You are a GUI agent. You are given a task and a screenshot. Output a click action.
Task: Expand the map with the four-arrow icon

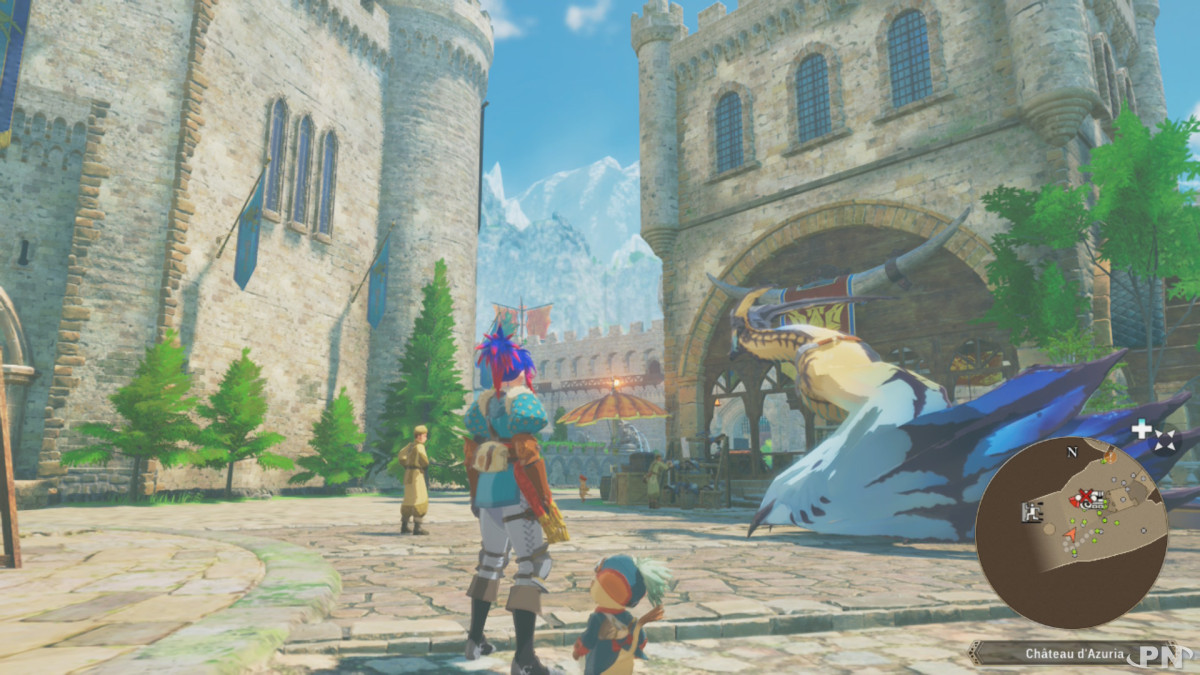click(1166, 441)
